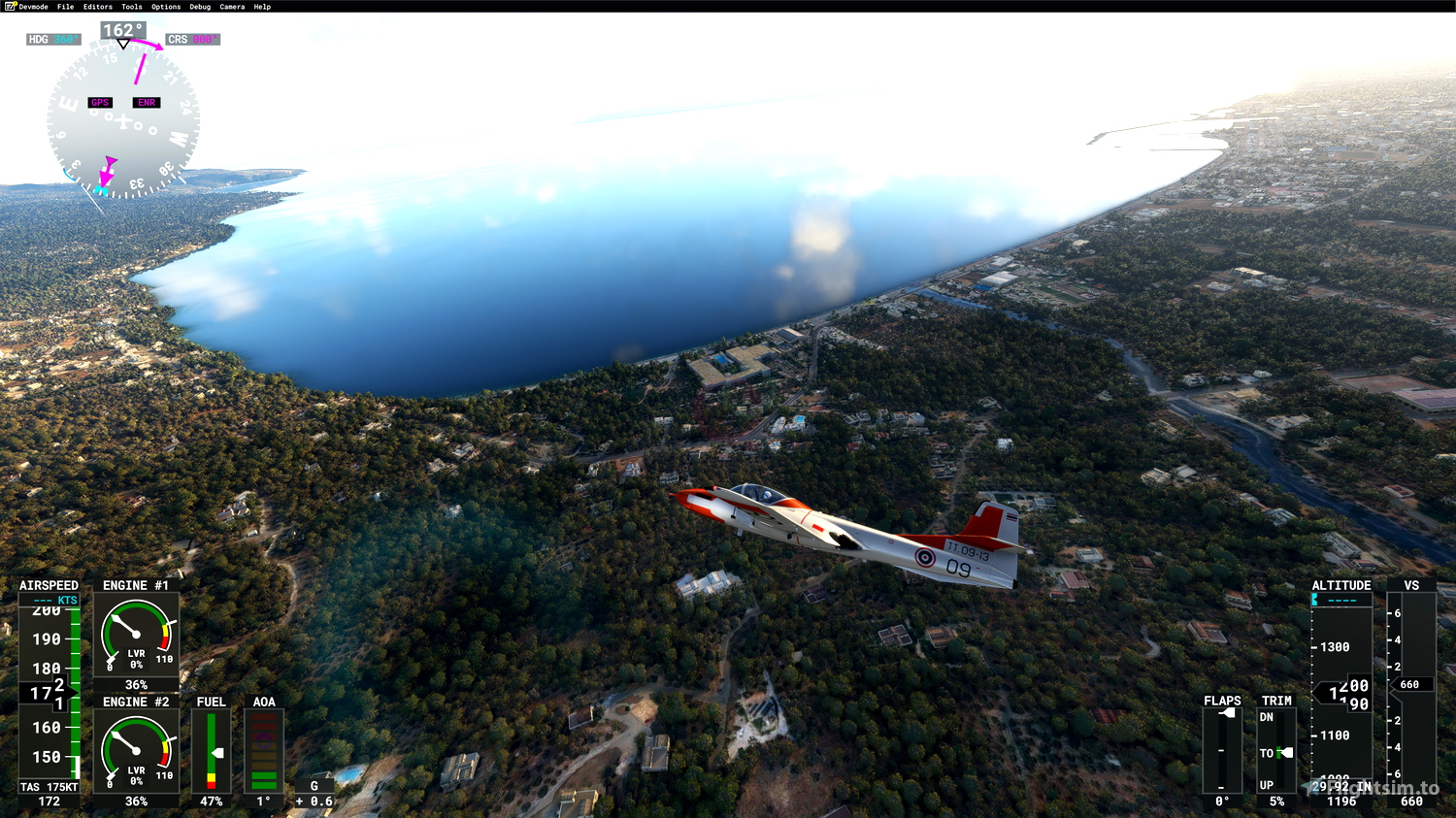Image resolution: width=1456 pixels, height=818 pixels.
Task: Click the Engine #2 RPM dial
Action: point(135,749)
